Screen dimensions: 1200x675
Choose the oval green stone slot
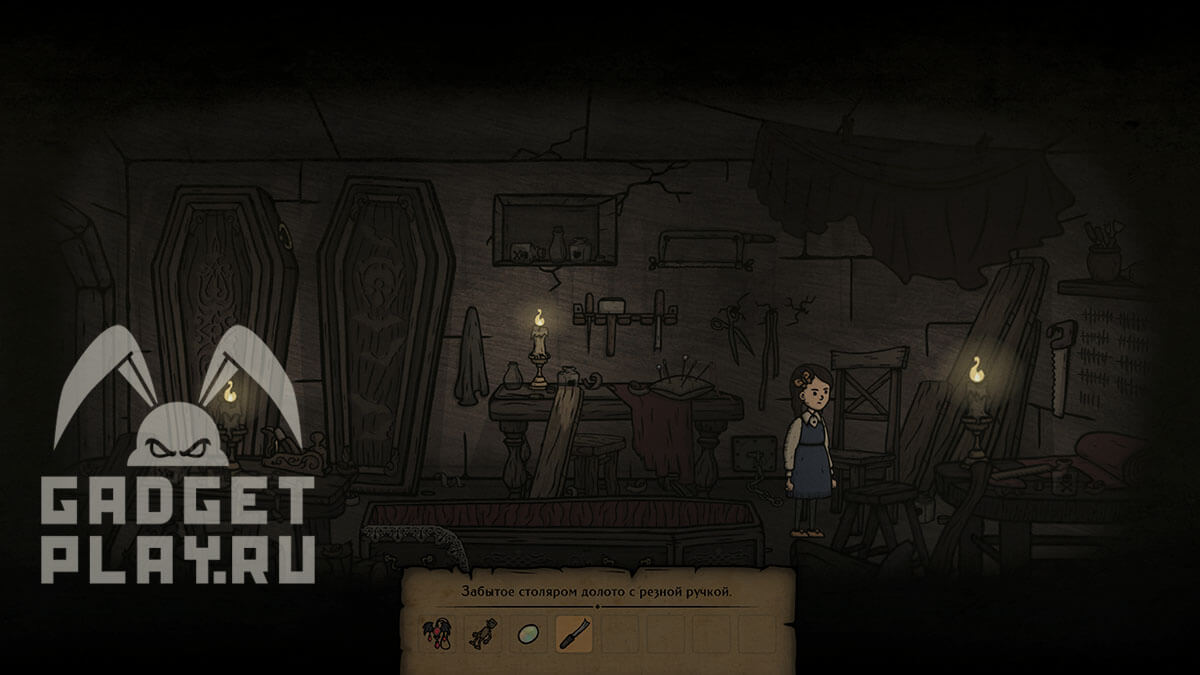(527, 633)
